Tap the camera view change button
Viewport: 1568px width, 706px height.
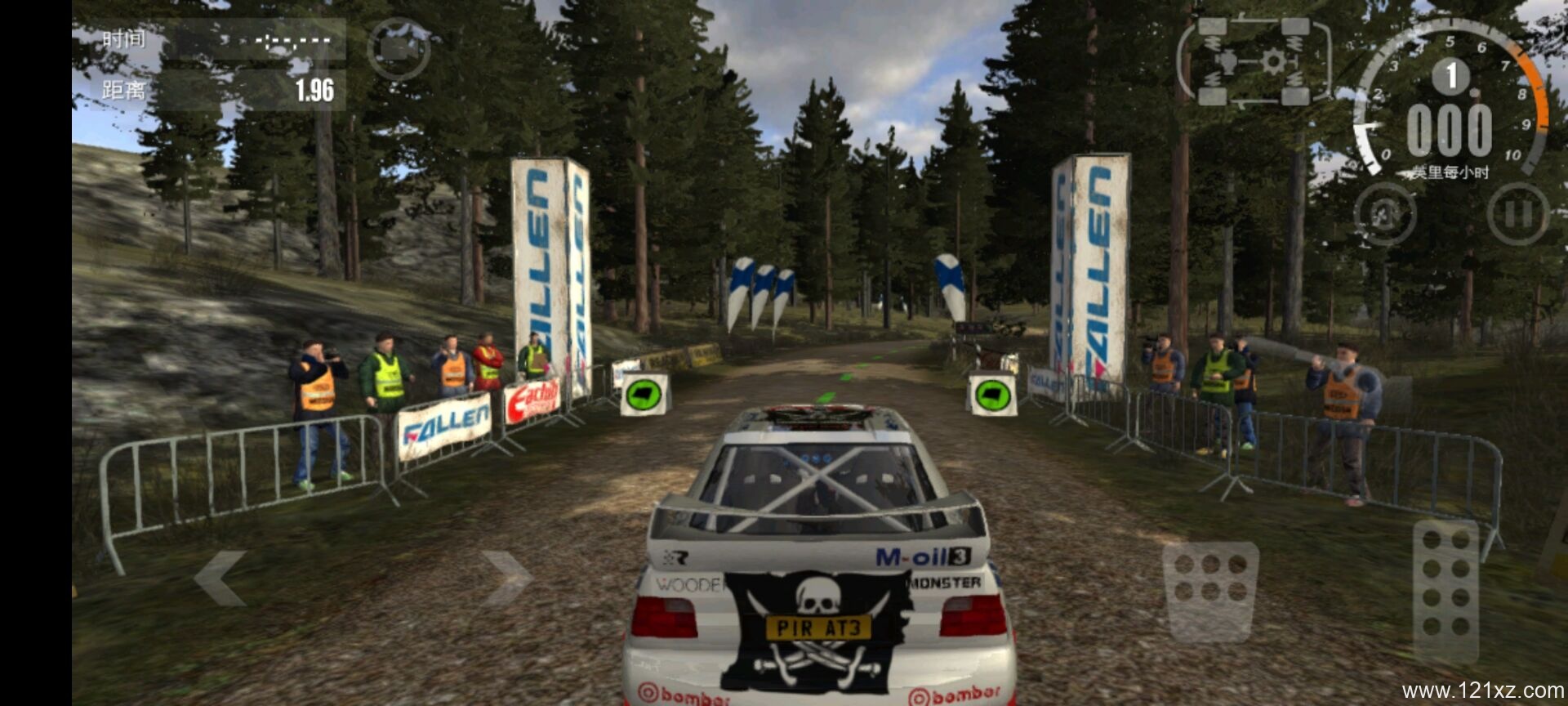(x=399, y=49)
